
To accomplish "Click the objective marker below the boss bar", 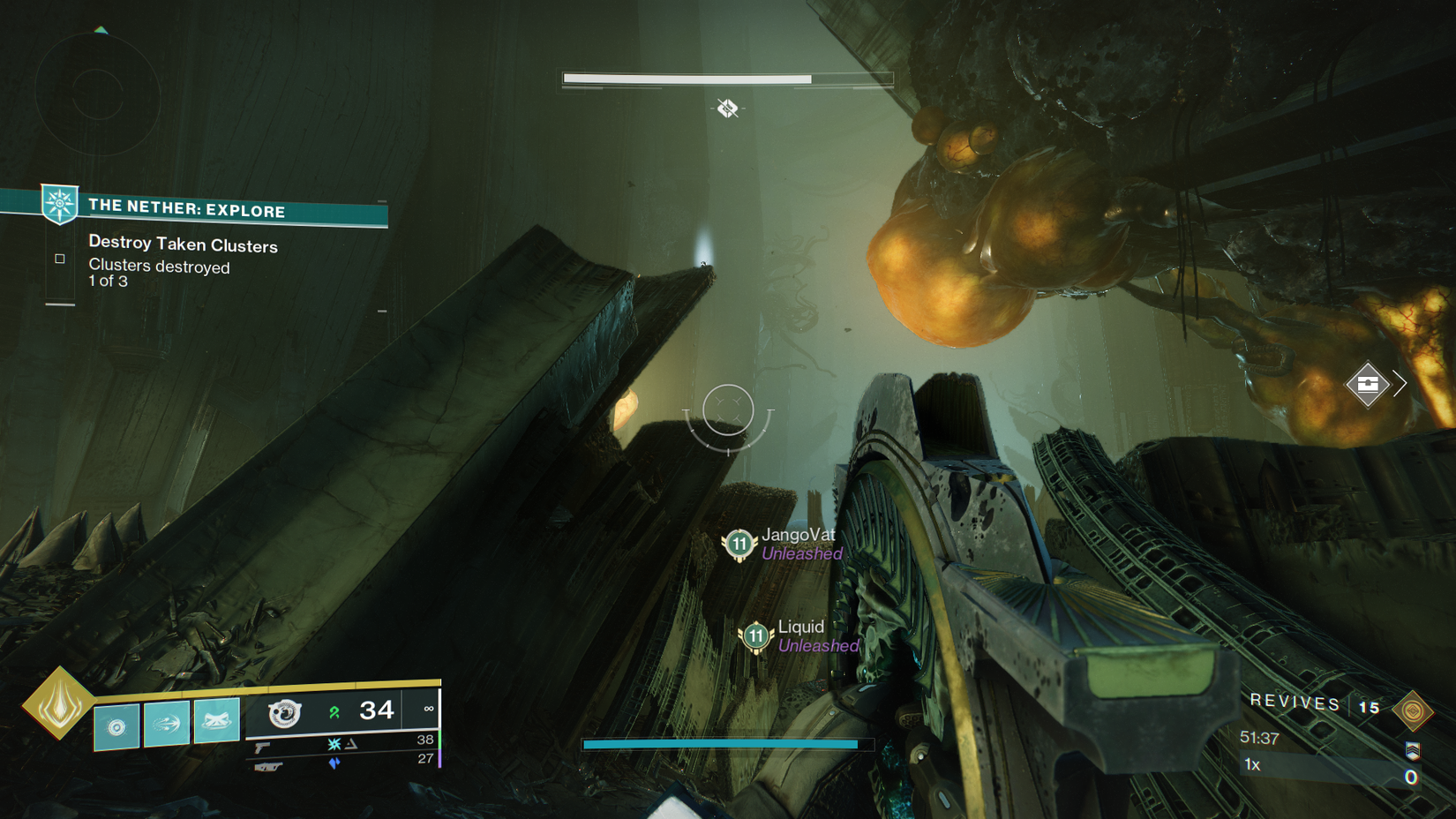I will tap(727, 109).
